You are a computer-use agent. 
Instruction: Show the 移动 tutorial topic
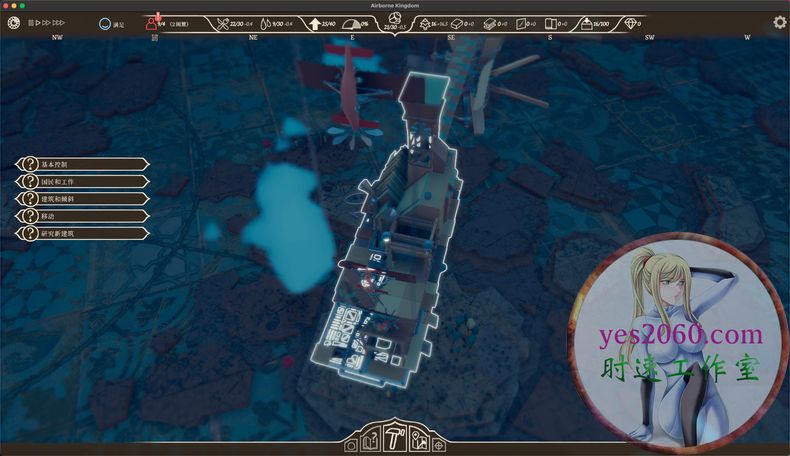click(x=82, y=215)
